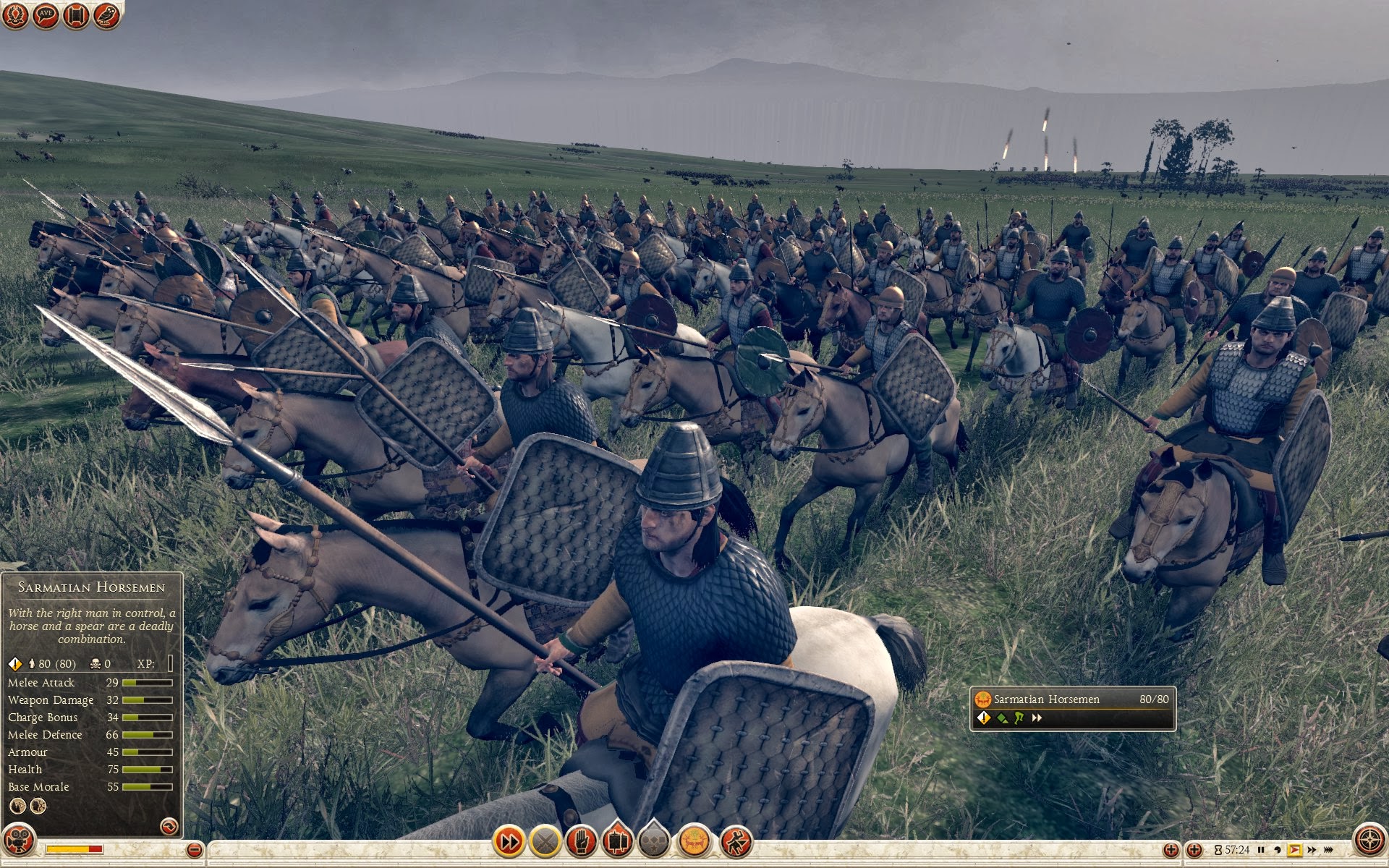This screenshot has height=868, width=1389.
Task: Click the grey droplet-shaped ability button
Action: tap(654, 841)
